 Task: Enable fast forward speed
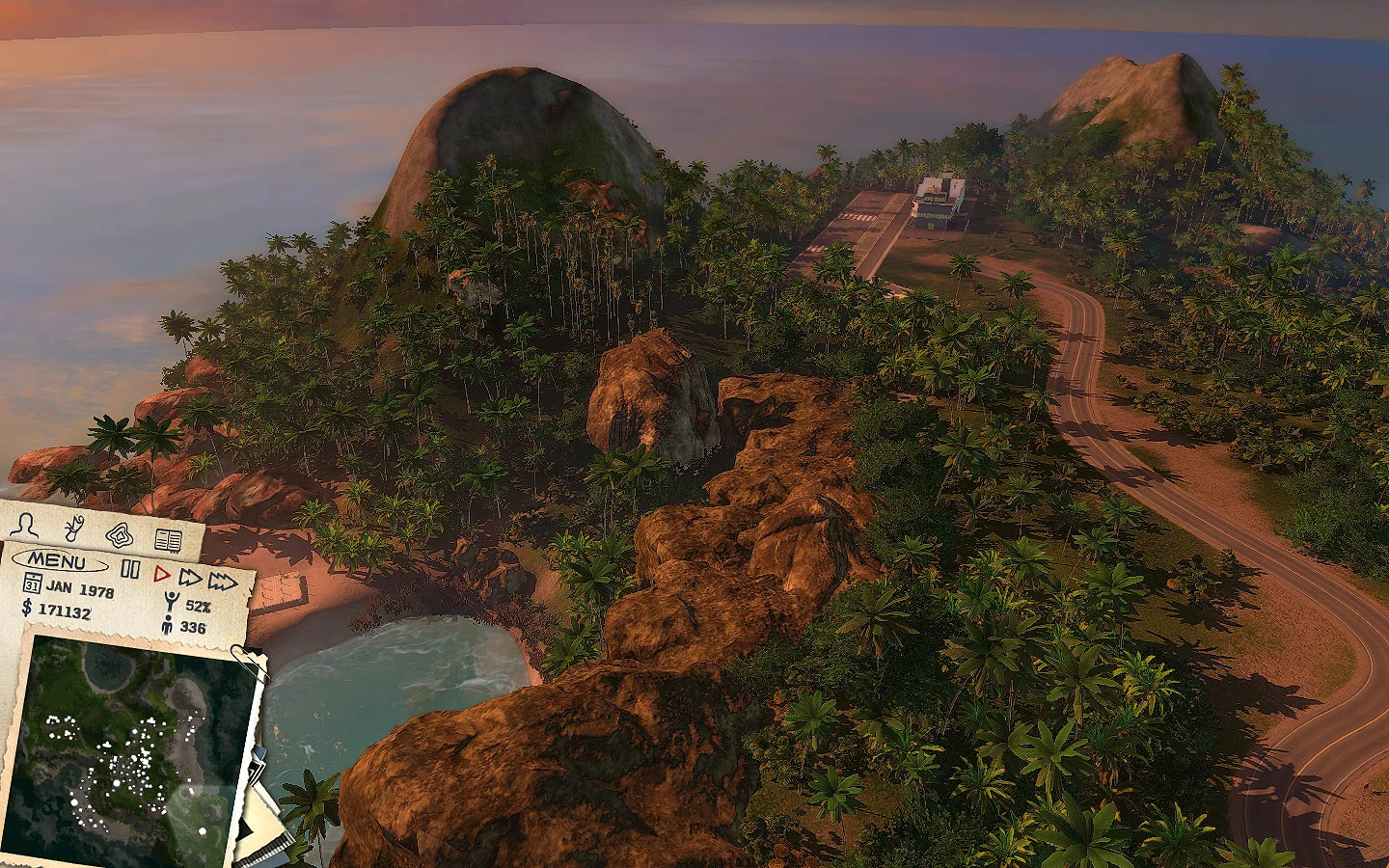pos(189,576)
